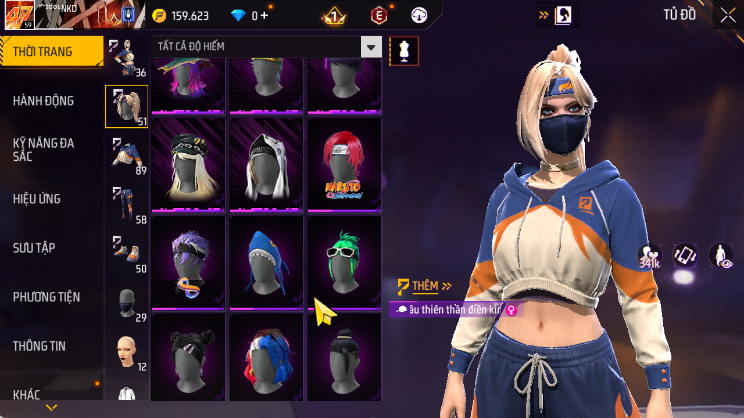
Task: Select the purple hair with headband
Action: 189,261
